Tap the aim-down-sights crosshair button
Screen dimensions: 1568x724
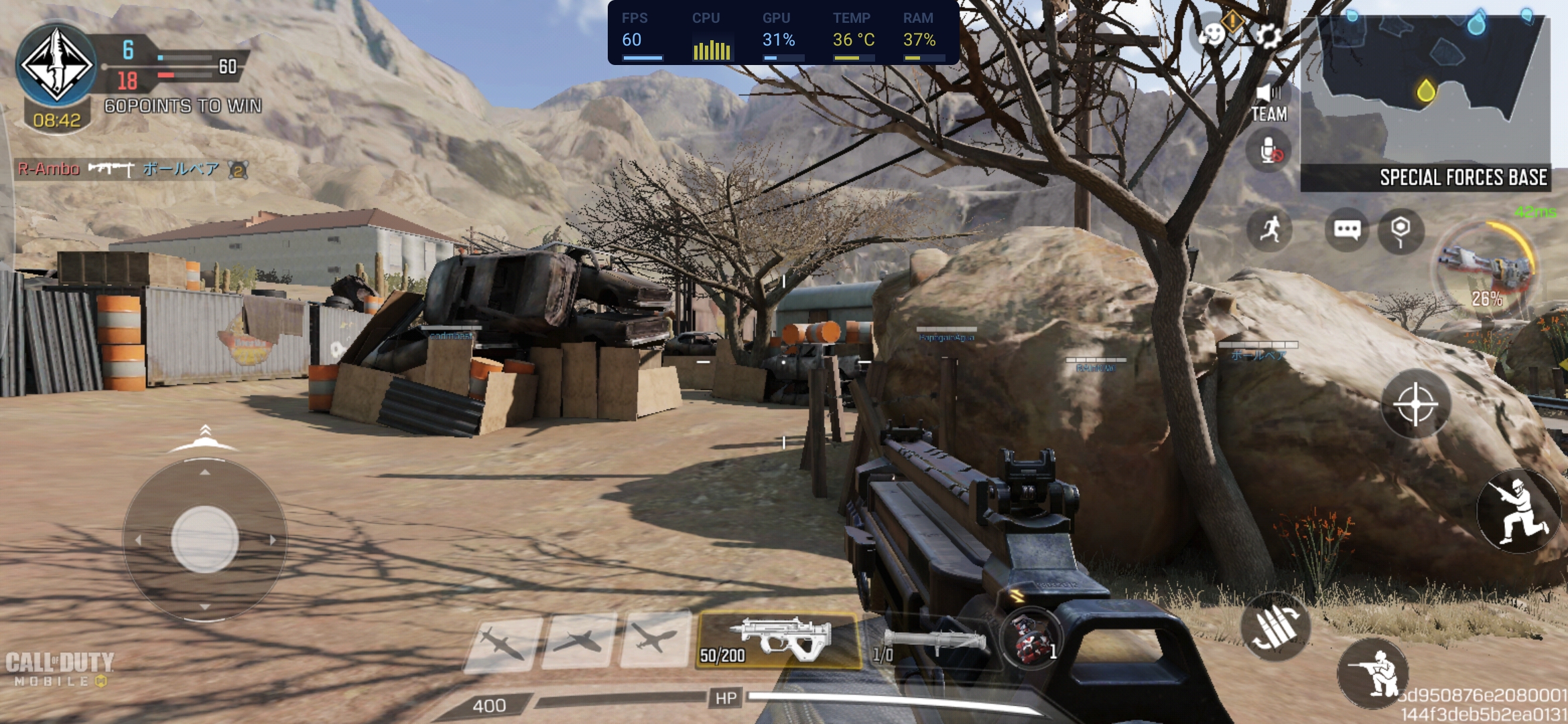click(1415, 404)
